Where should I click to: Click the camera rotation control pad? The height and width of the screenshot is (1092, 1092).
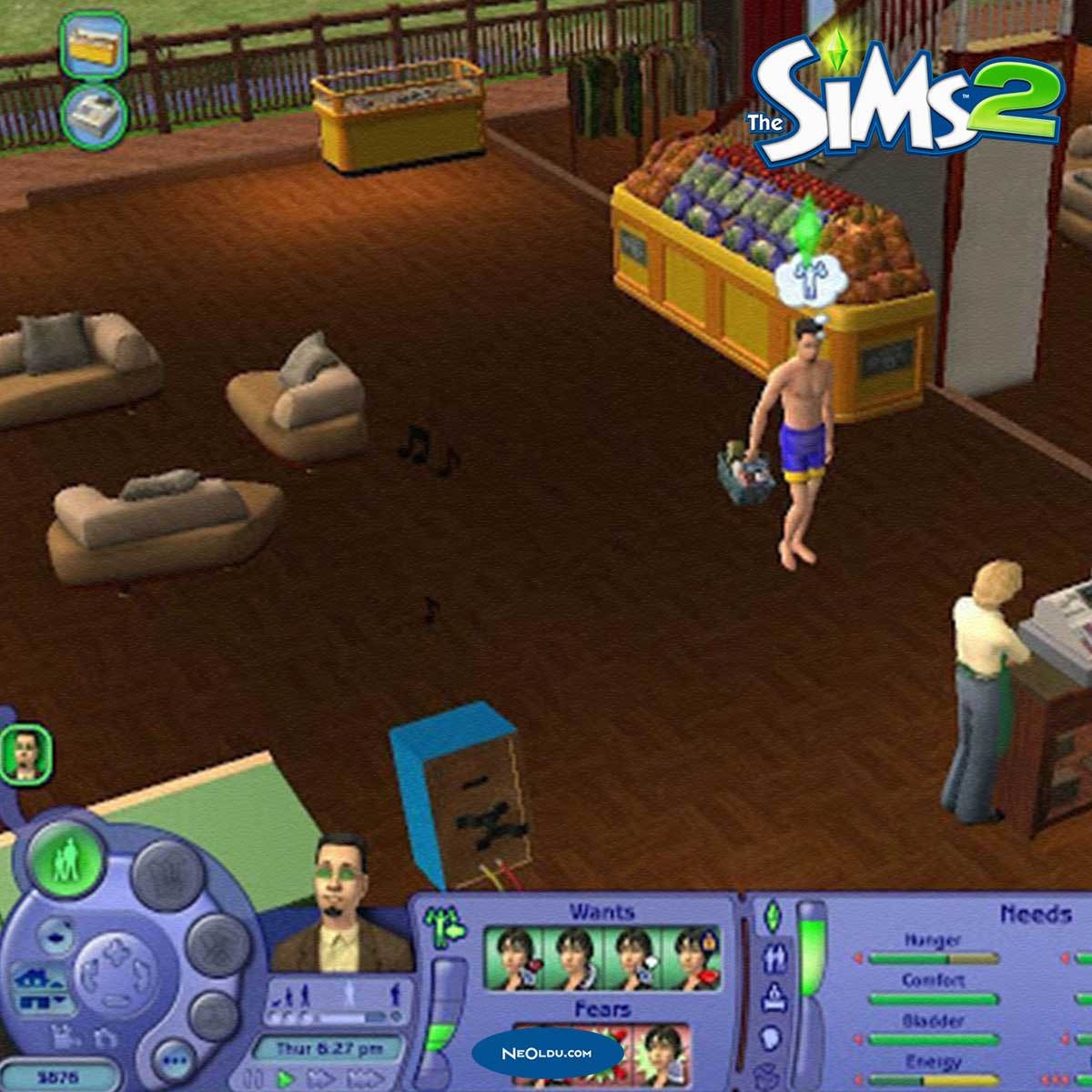(116, 974)
